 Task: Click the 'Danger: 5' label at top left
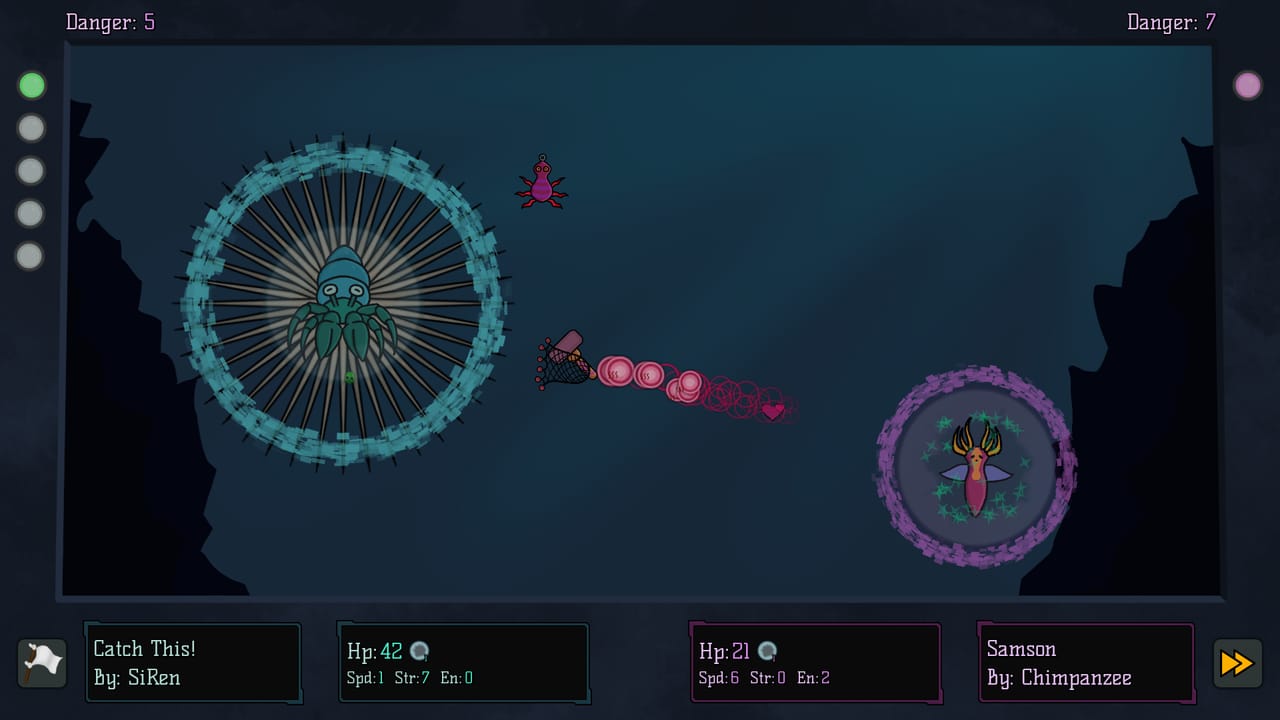[110, 22]
